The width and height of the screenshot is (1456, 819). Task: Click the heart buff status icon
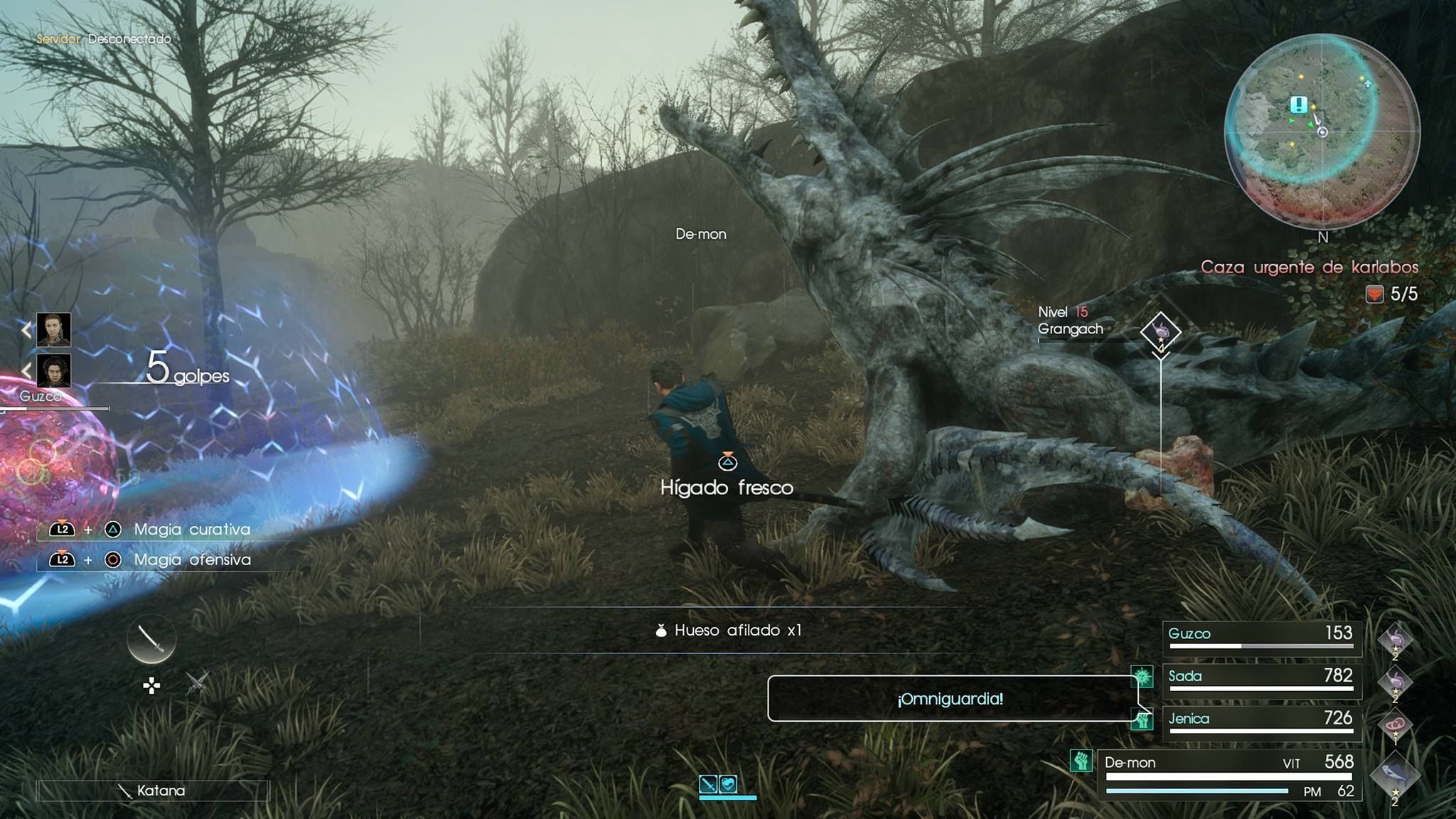(x=728, y=784)
